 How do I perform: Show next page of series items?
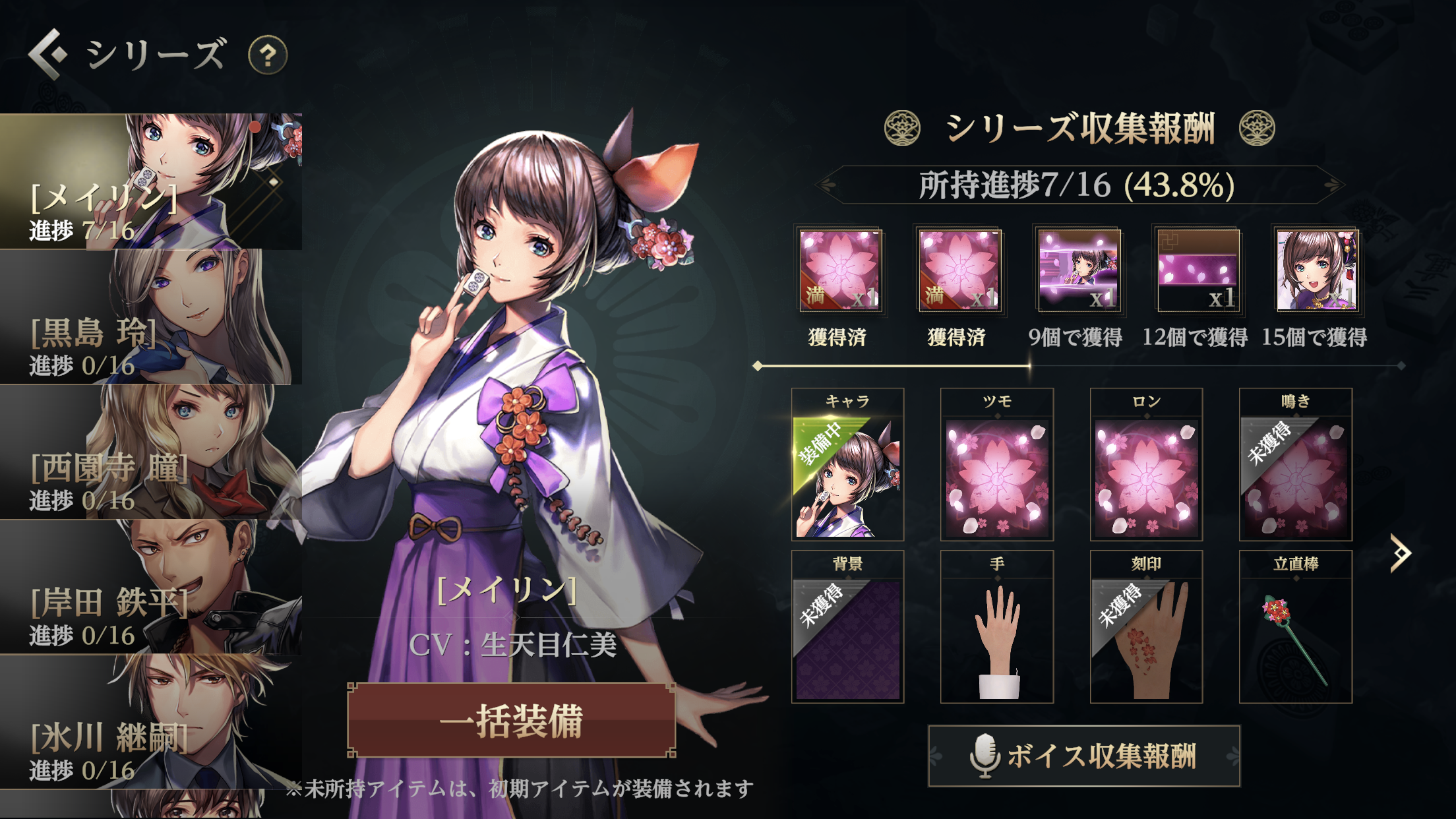click(x=1400, y=553)
